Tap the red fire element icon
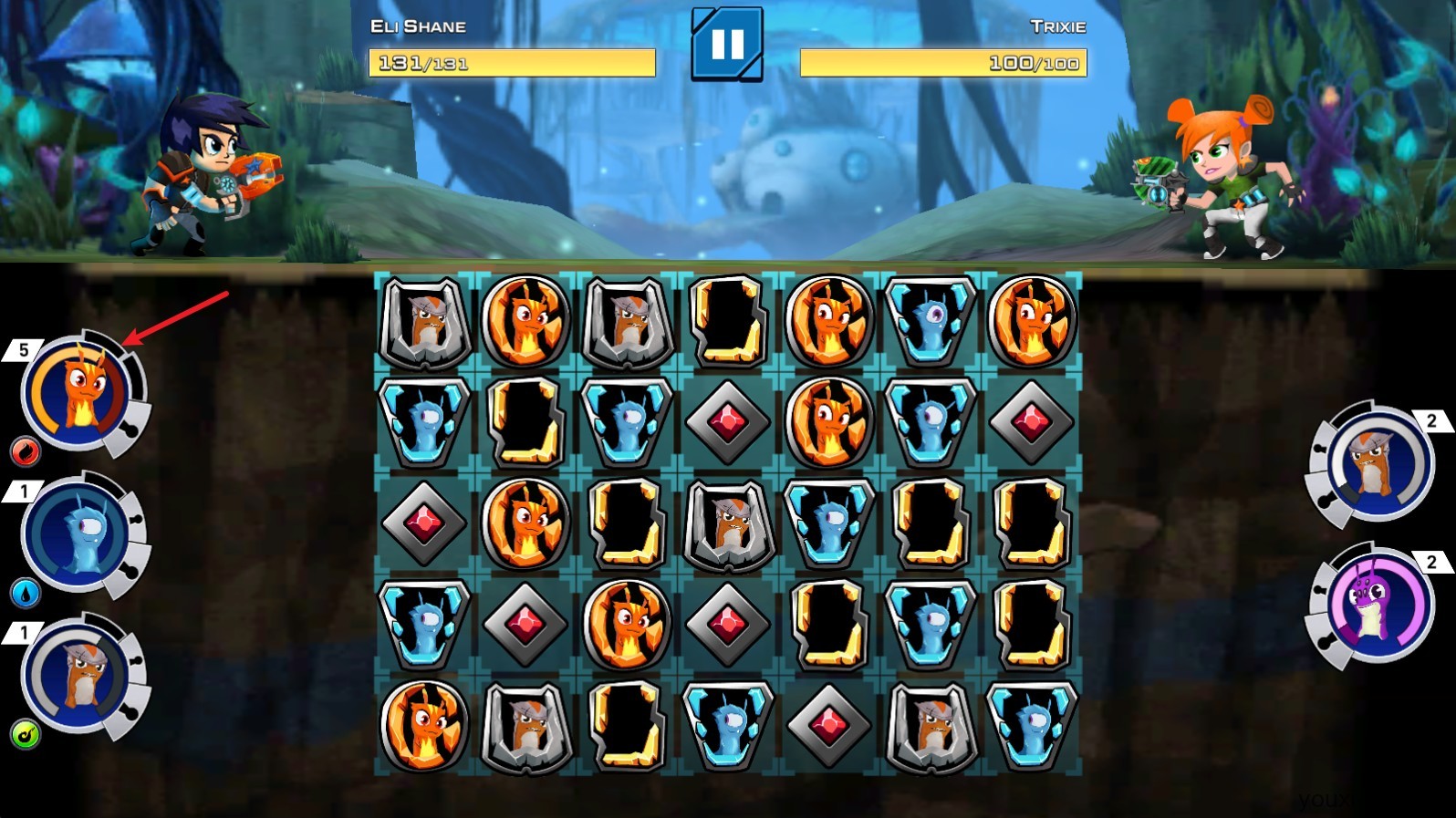This screenshot has width=1456, height=818. click(x=25, y=450)
